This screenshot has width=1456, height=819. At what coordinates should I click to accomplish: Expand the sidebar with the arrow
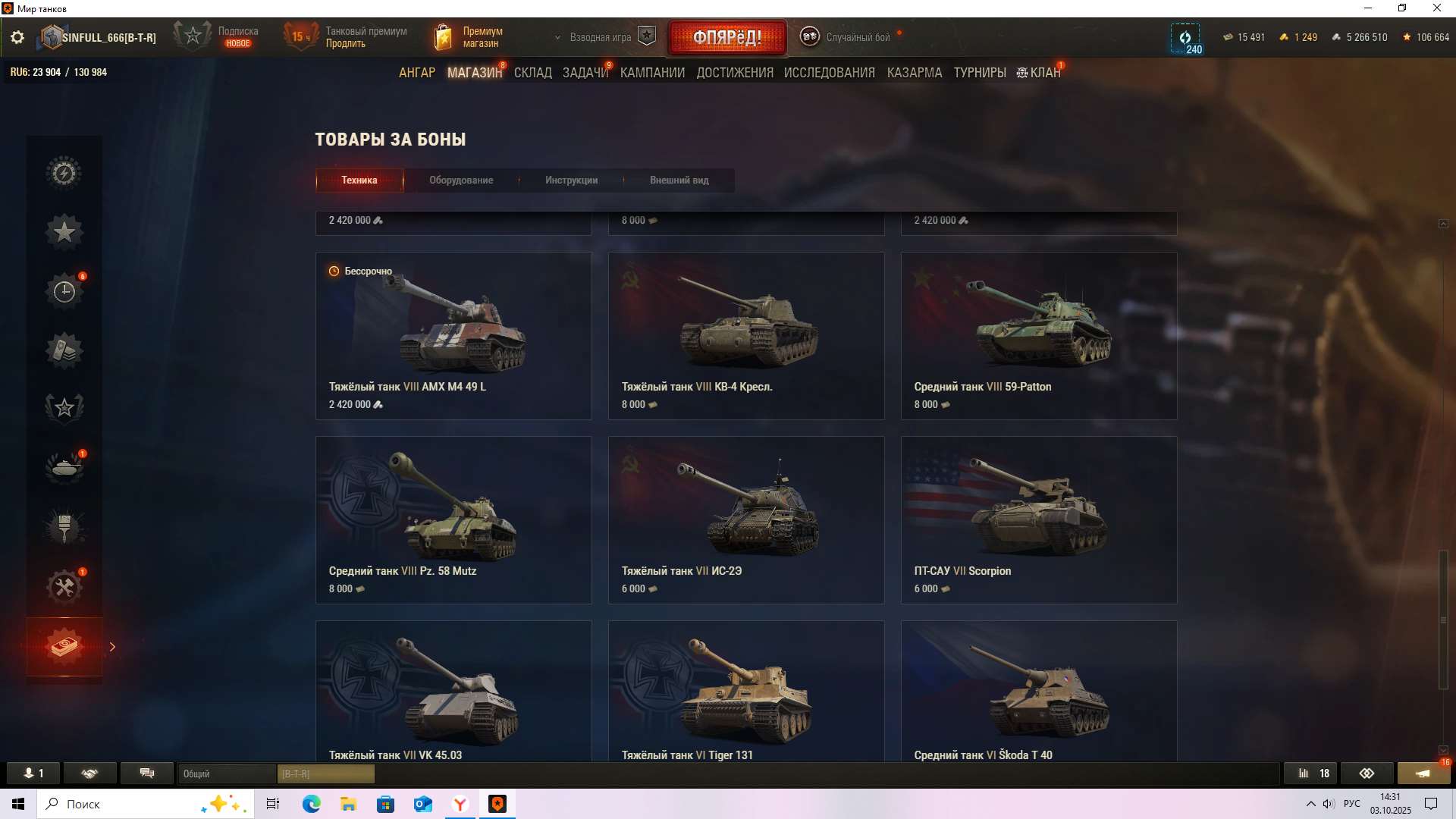[112, 646]
